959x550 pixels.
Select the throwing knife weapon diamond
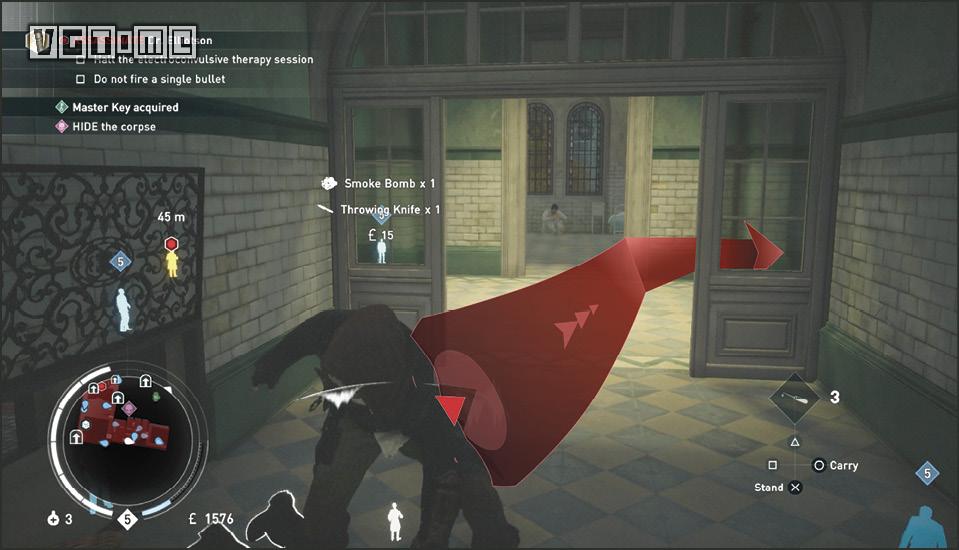(796, 398)
